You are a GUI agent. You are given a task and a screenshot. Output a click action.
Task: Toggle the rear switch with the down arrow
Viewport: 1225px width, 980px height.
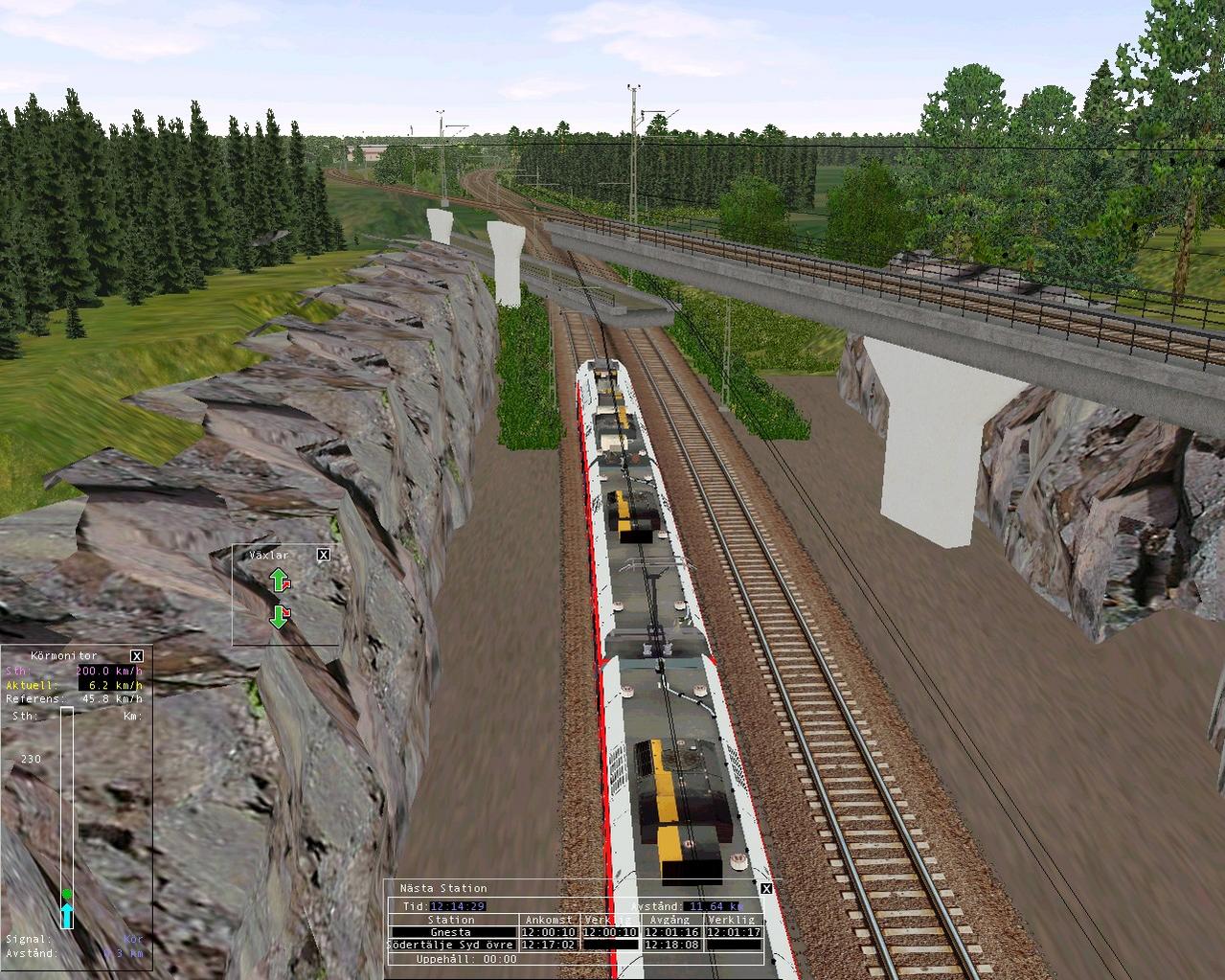pos(279,616)
